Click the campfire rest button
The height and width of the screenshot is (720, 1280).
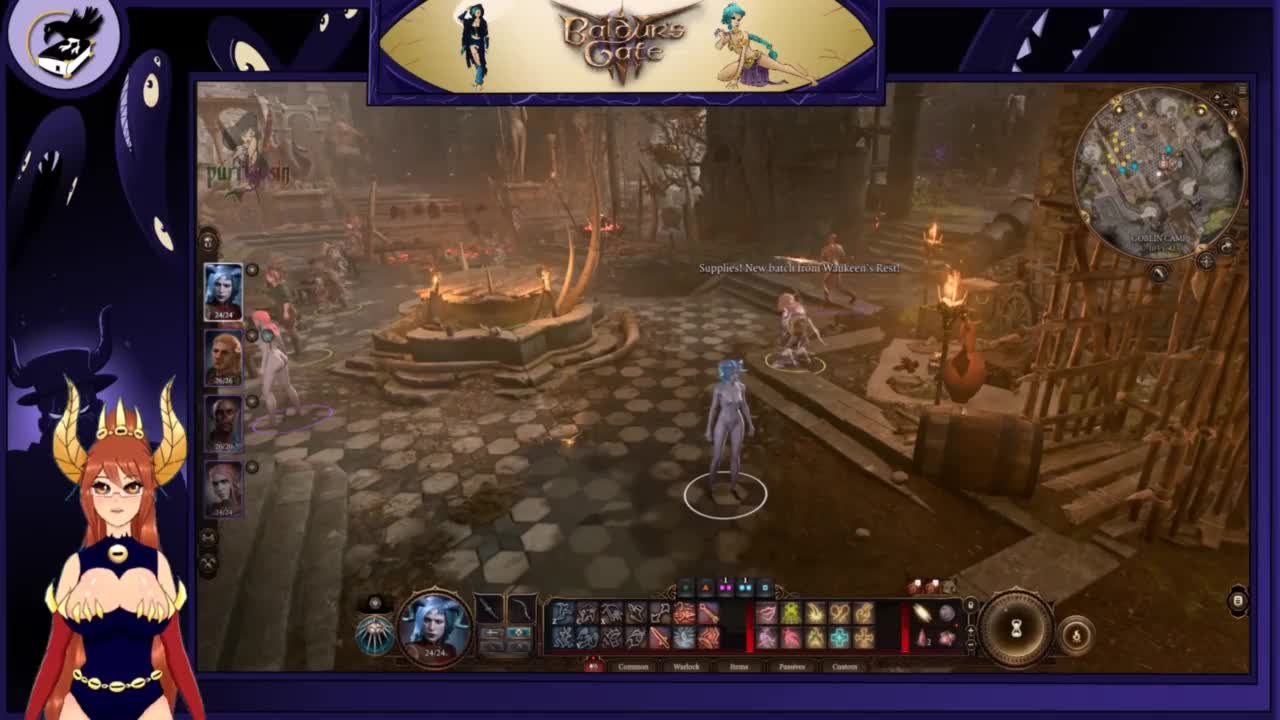coord(1077,635)
